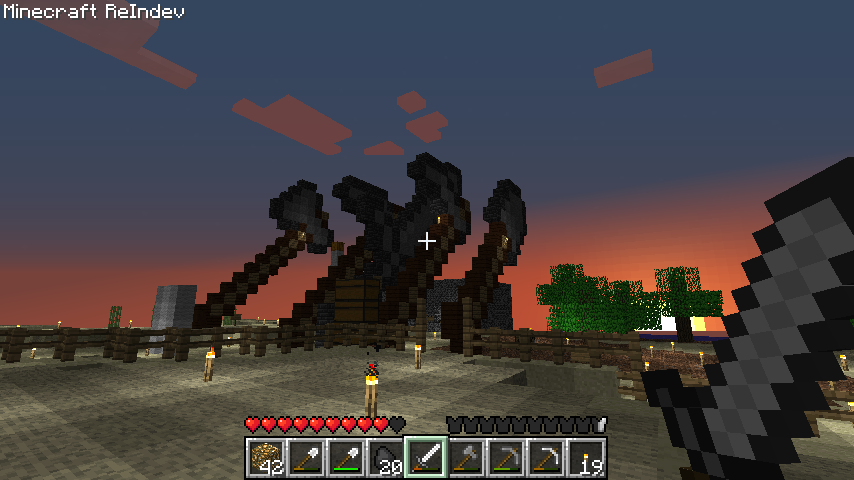Choose the iron sword hotbar slot

pos(426,458)
